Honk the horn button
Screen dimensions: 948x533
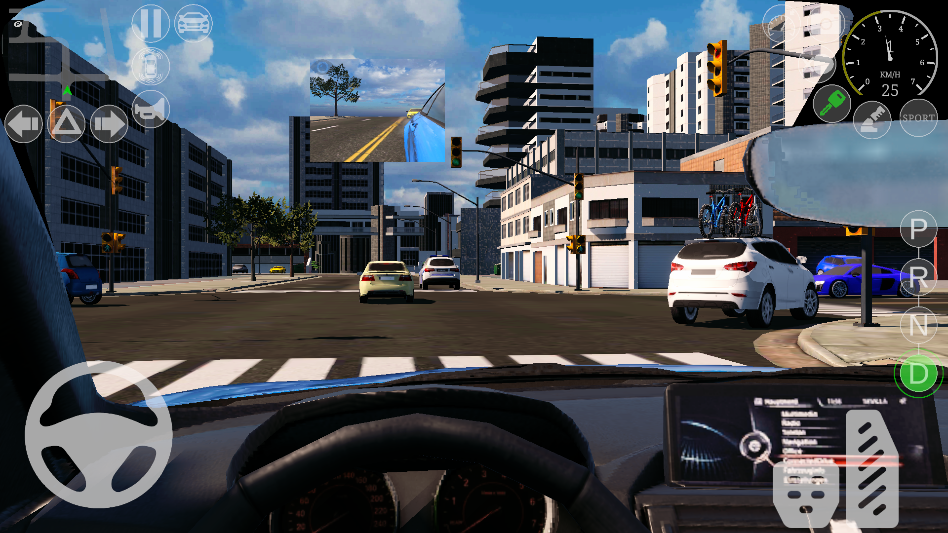[x=150, y=109]
